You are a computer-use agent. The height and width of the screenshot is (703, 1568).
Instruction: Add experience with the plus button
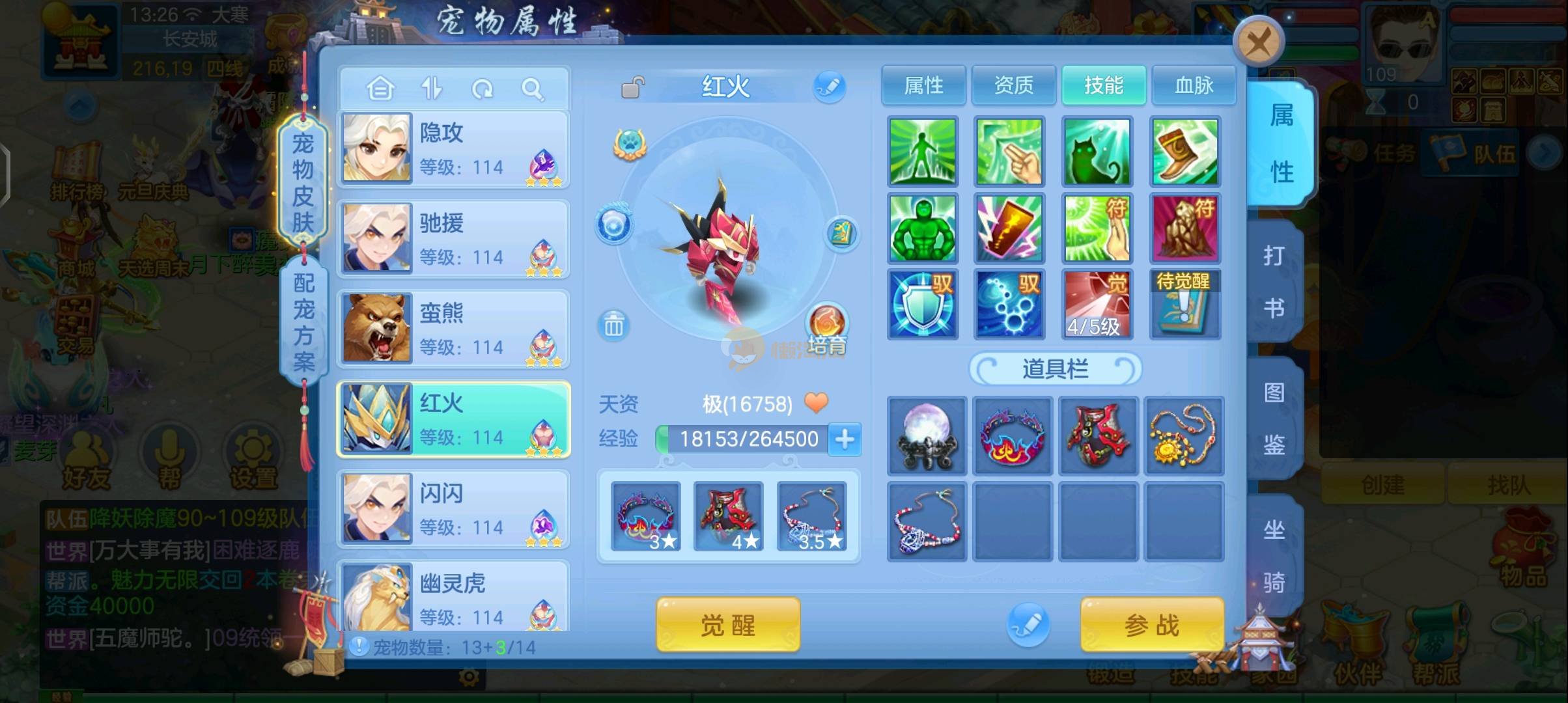[845, 439]
